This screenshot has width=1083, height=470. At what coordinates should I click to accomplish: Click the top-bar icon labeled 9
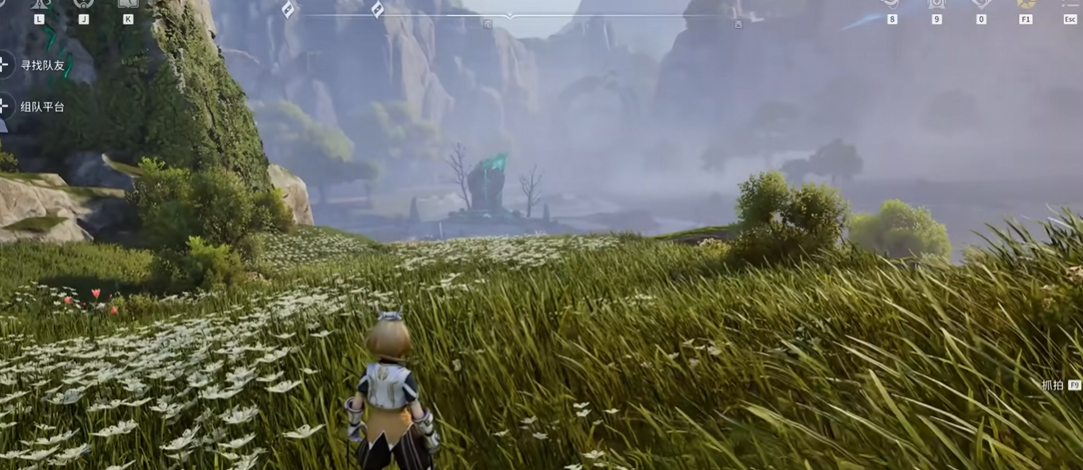point(936,4)
